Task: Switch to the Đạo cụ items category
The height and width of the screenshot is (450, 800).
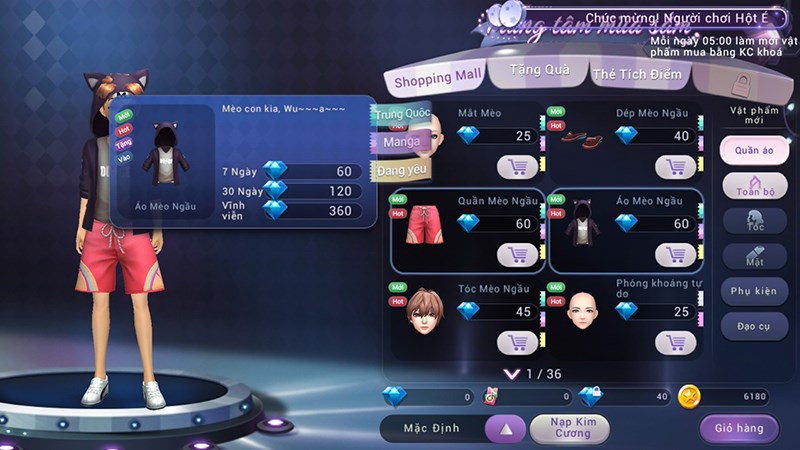Action: click(x=754, y=327)
